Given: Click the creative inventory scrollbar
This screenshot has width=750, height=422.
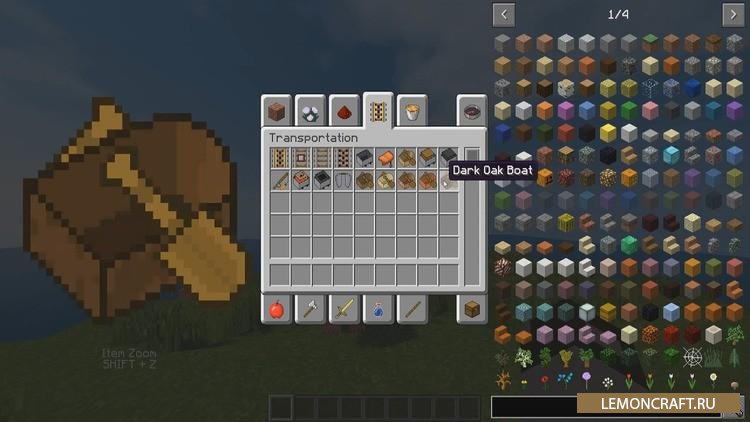Looking at the screenshot, I should pyautogui.click(x=472, y=160).
